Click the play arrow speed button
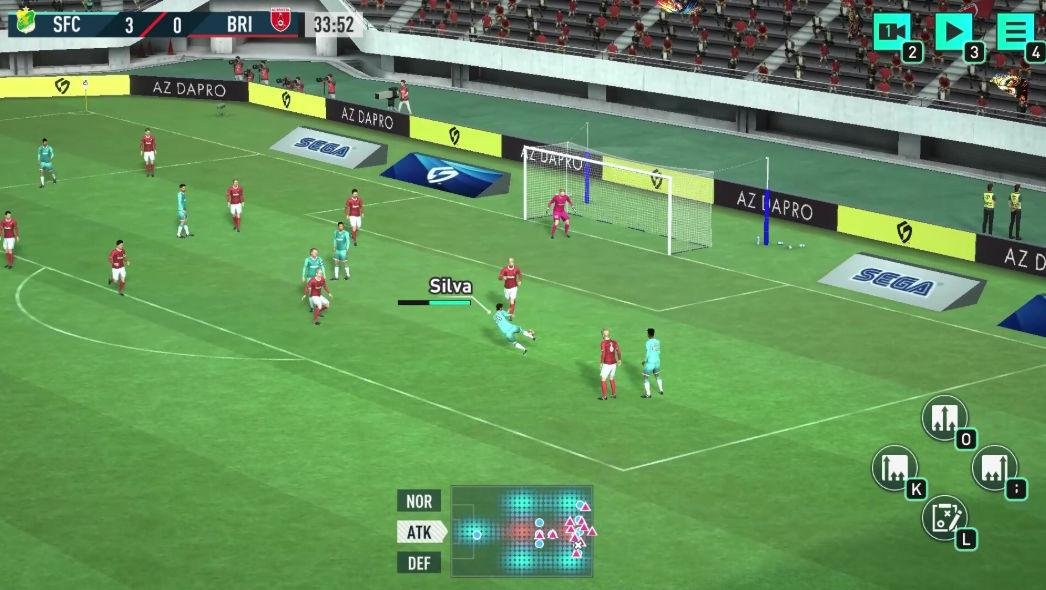1046x590 pixels. pyautogui.click(x=953, y=32)
